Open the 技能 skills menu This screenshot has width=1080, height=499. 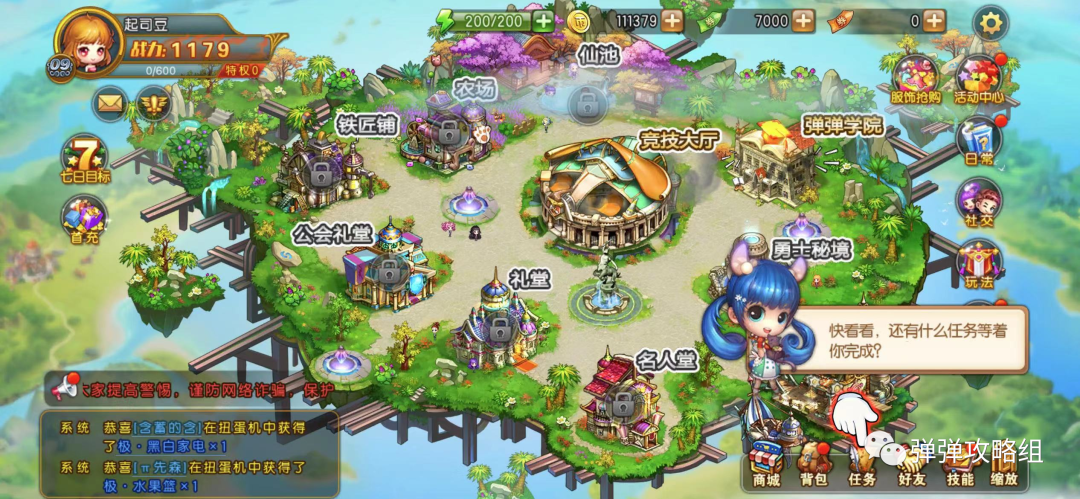[959, 464]
